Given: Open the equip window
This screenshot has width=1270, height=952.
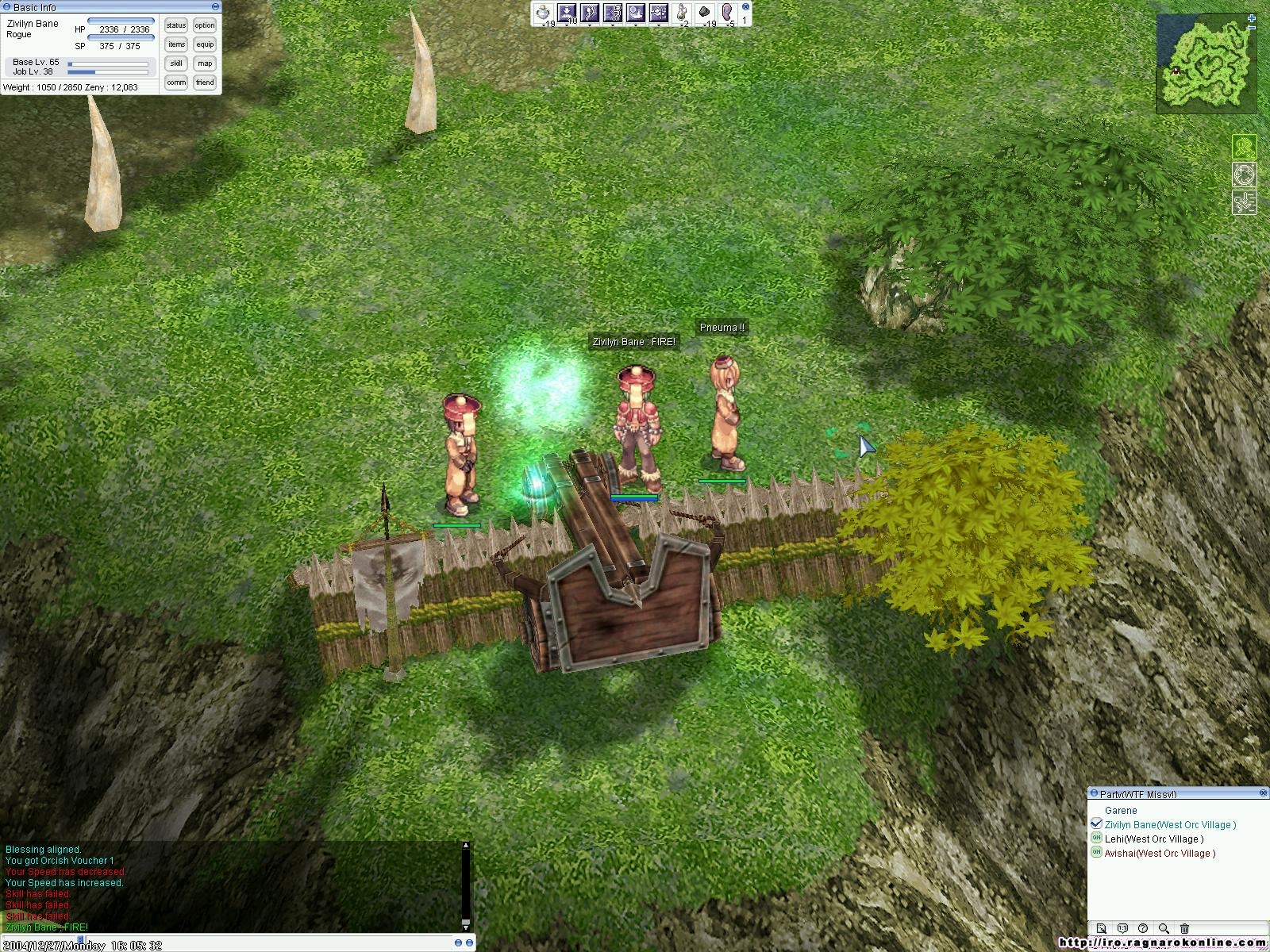Looking at the screenshot, I should 205,44.
